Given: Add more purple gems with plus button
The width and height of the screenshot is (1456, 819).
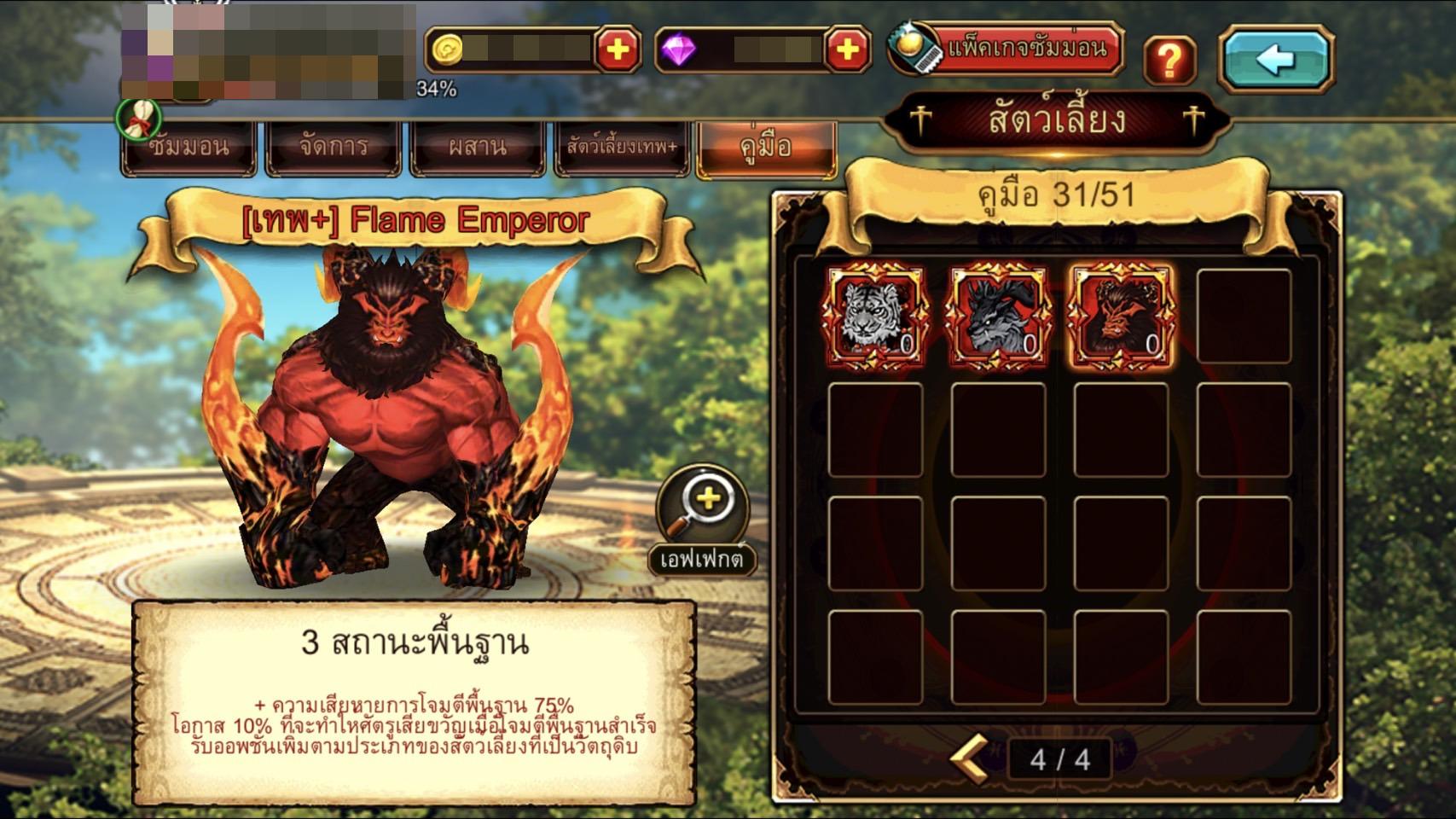Looking at the screenshot, I should pyautogui.click(x=846, y=50).
